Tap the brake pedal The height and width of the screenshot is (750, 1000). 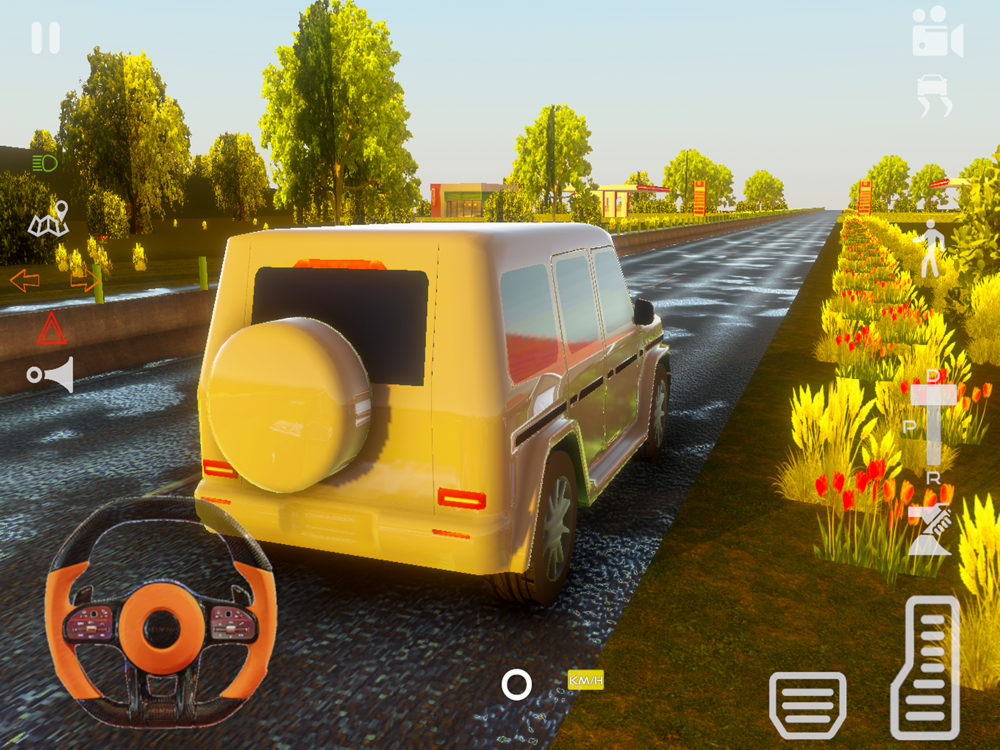coord(807,704)
